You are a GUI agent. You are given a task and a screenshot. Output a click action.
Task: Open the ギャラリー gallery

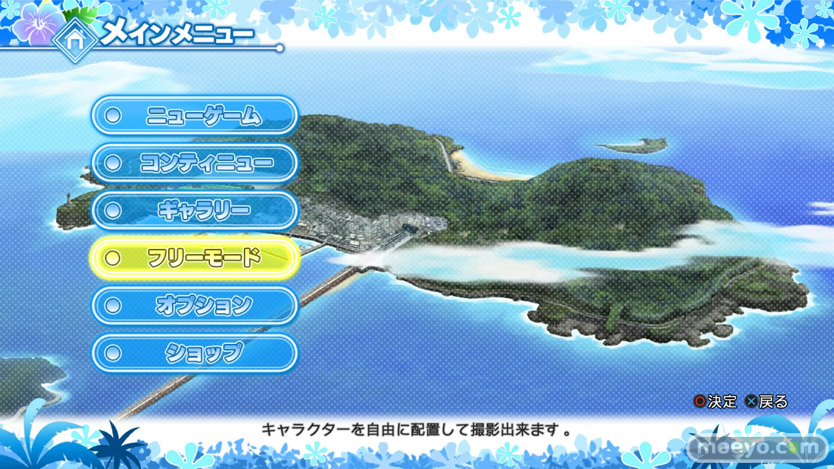pyautogui.click(x=196, y=210)
